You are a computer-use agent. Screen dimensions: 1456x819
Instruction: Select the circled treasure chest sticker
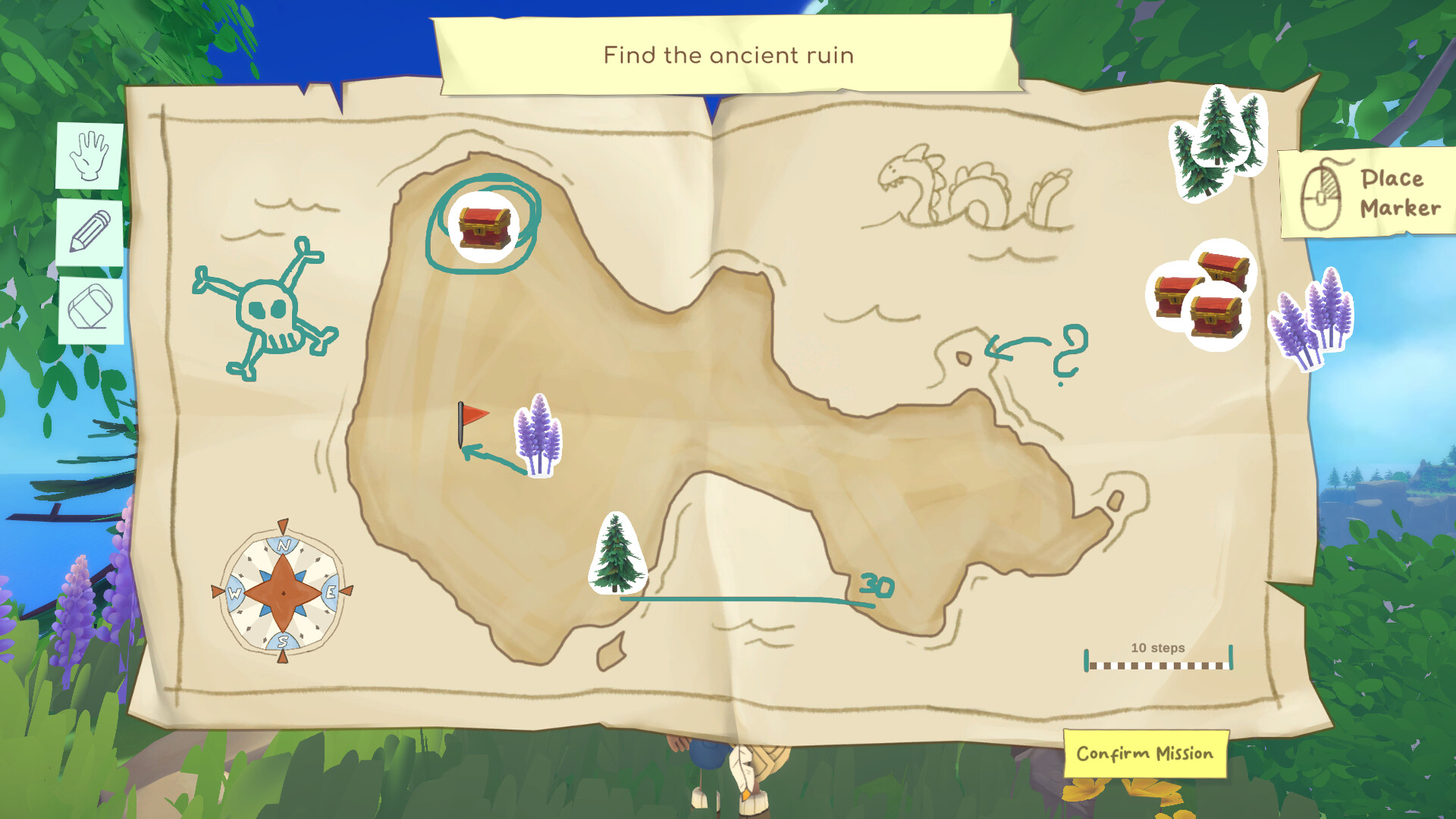483,227
